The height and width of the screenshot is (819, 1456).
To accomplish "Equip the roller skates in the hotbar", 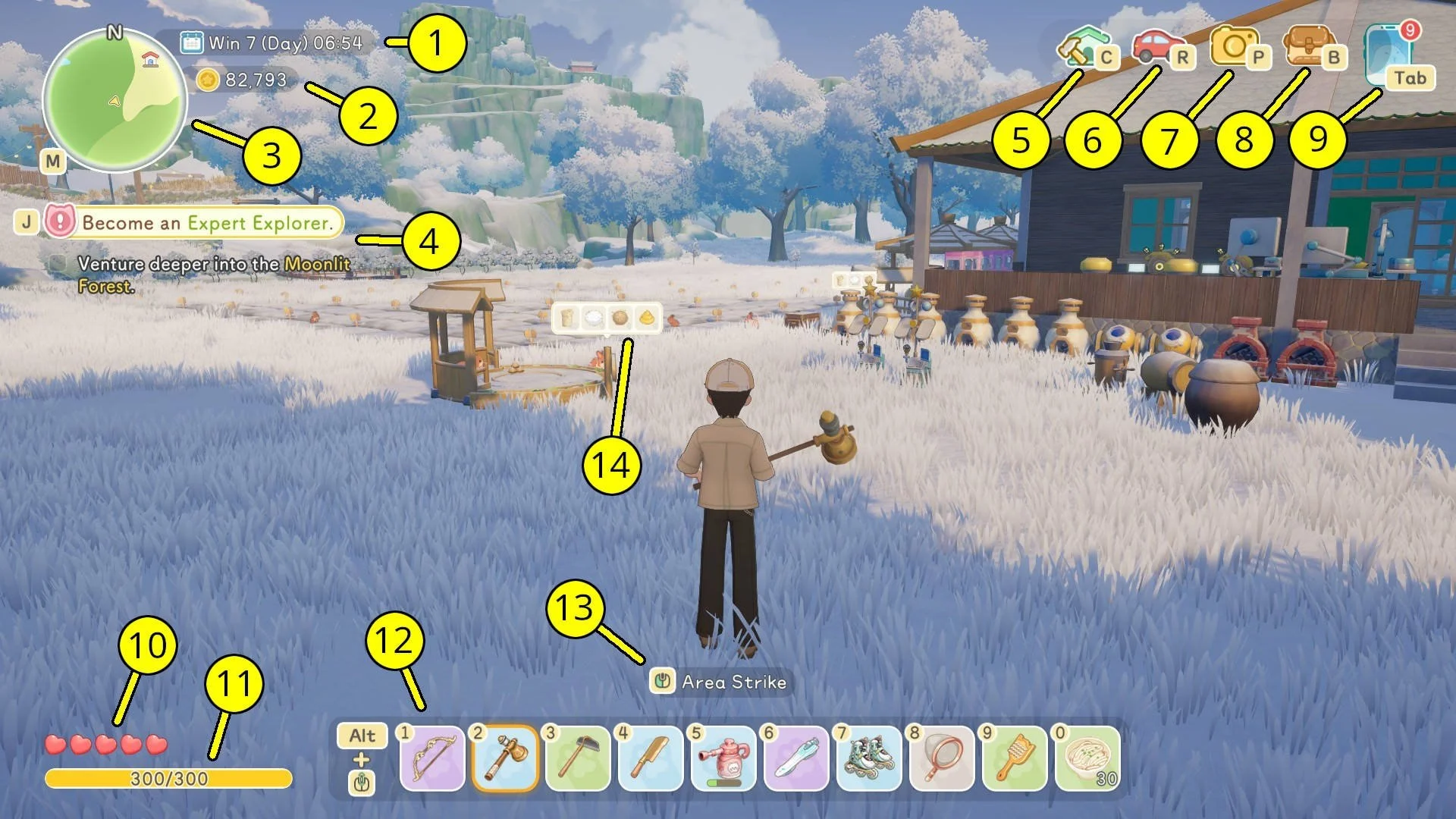I will click(x=869, y=758).
